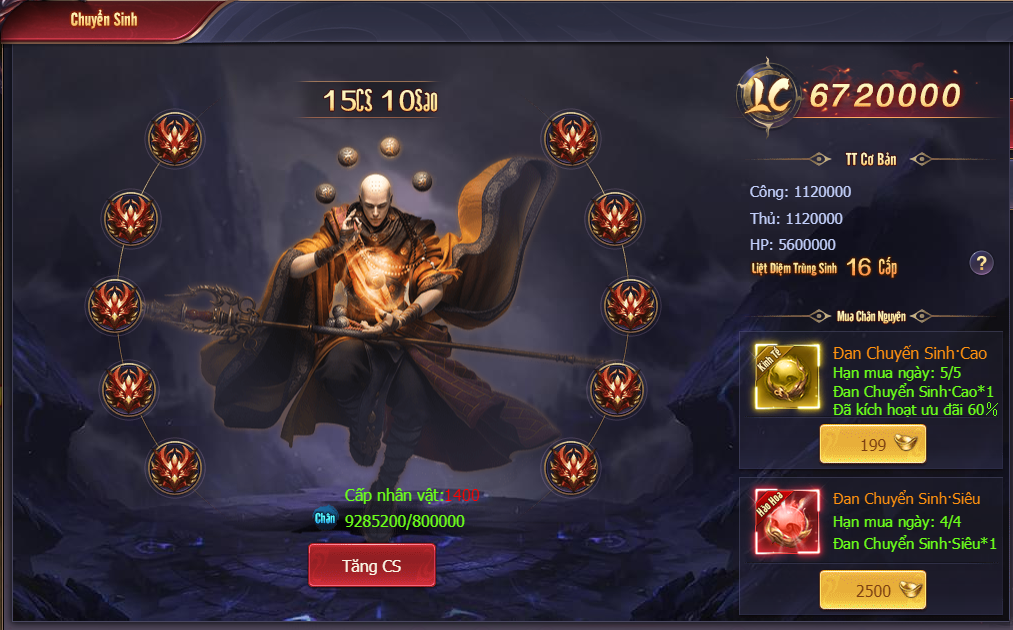Image resolution: width=1013 pixels, height=630 pixels.
Task: Buy Đan Chuyển Sinh·Siêu for 2500
Action: pos(872,591)
